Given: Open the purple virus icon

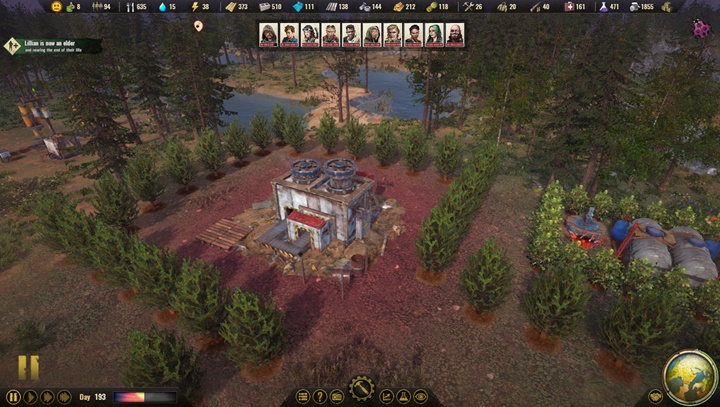Looking at the screenshot, I should click(701, 29).
